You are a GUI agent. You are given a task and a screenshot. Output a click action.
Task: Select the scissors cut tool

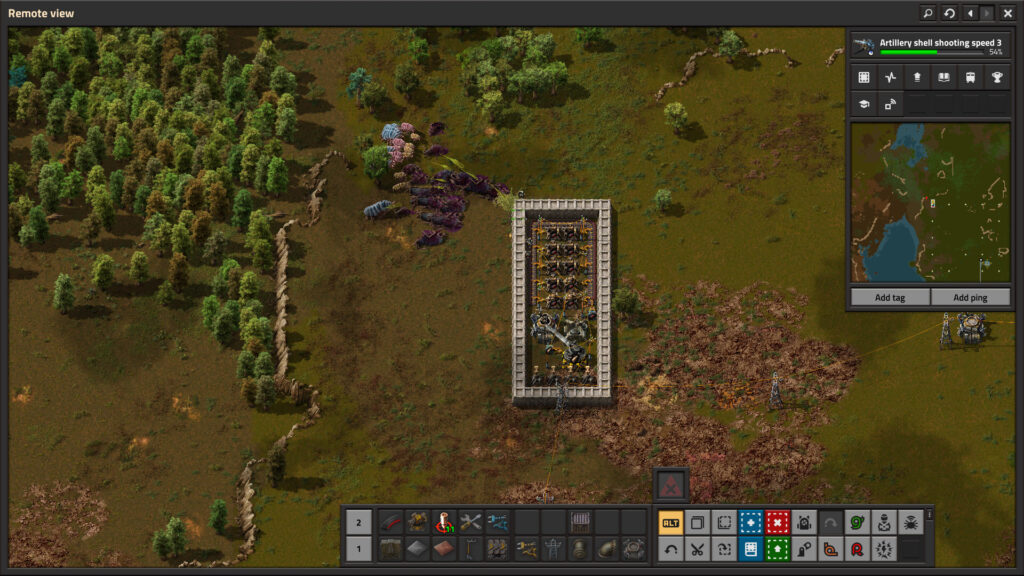click(697, 548)
